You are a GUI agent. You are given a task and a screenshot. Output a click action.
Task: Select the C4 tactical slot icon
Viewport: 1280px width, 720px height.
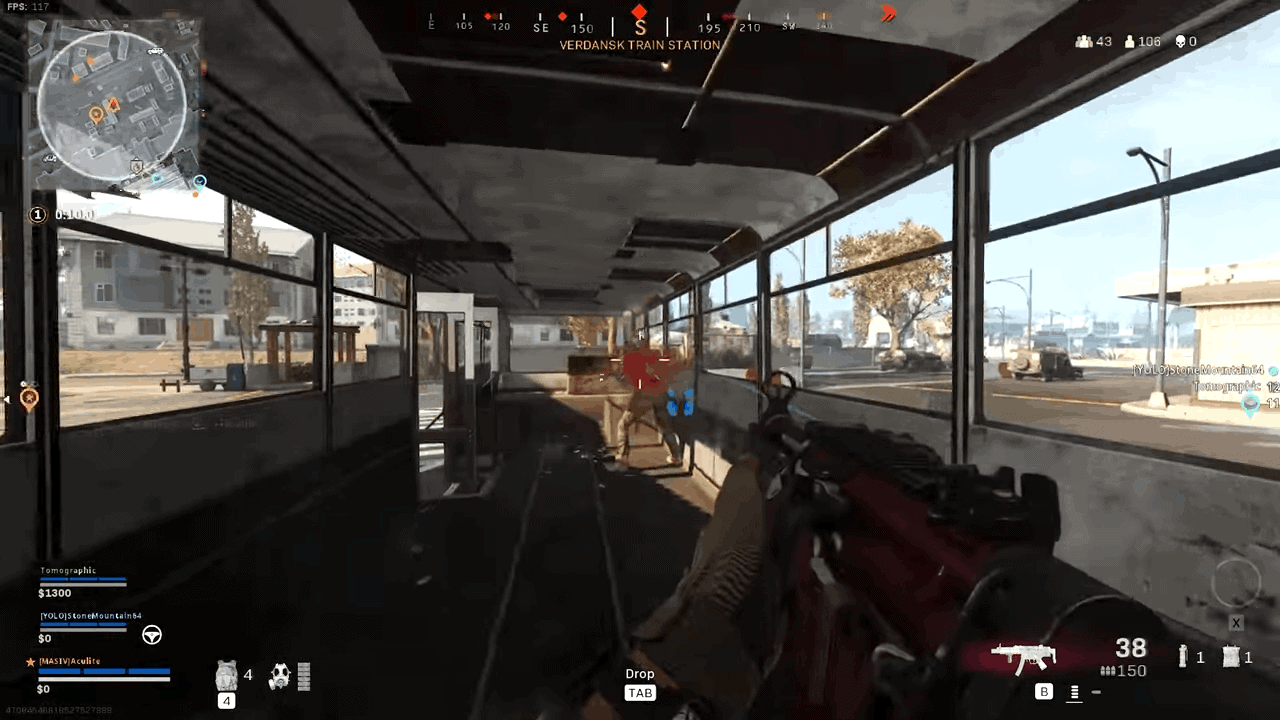1231,655
